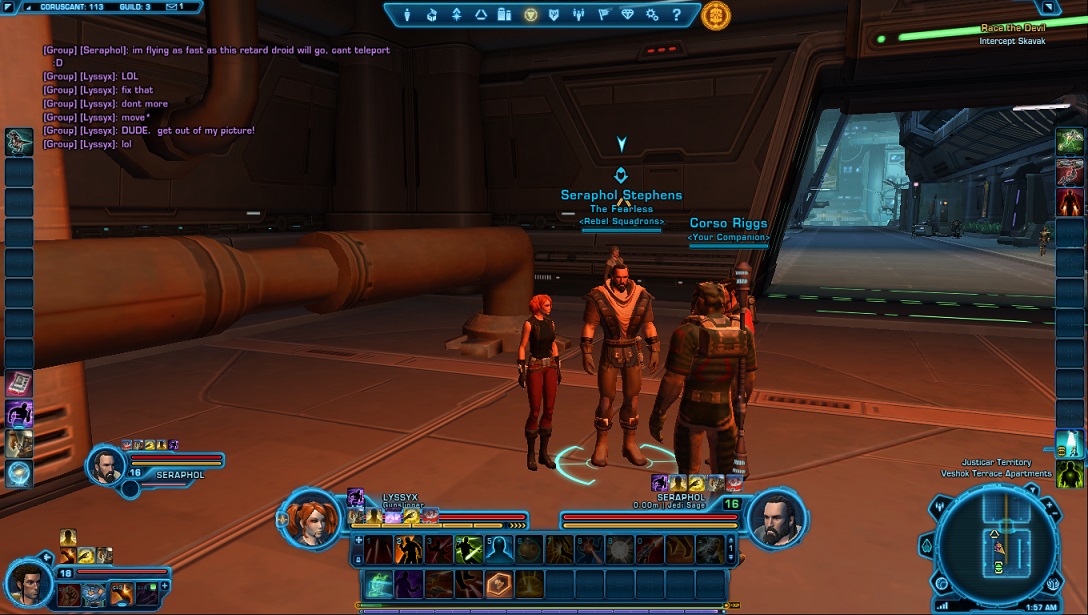Image resolution: width=1088 pixels, height=615 pixels.
Task: Select the glowing shield icon in top menu
Action: (530, 15)
